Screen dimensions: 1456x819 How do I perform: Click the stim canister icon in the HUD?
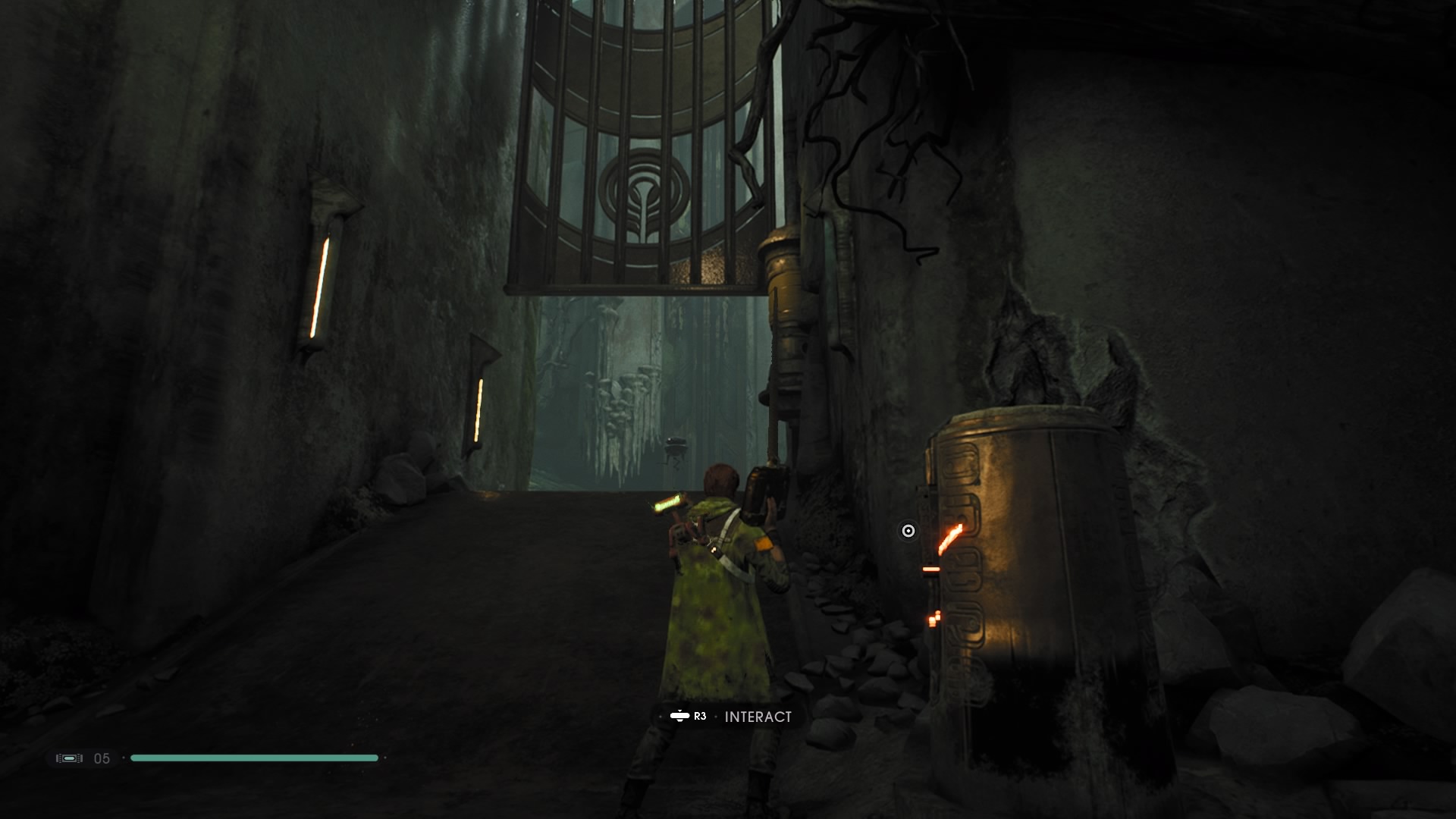tap(71, 757)
